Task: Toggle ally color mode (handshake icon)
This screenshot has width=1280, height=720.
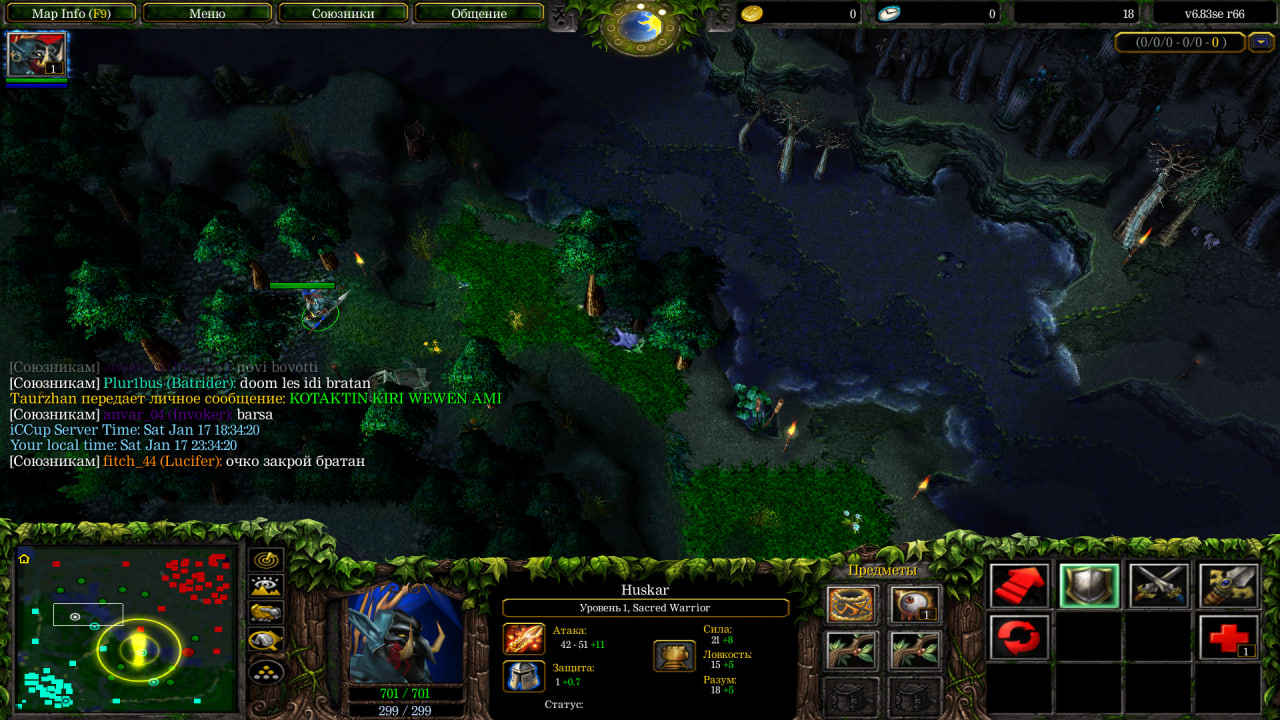Action: click(x=266, y=613)
